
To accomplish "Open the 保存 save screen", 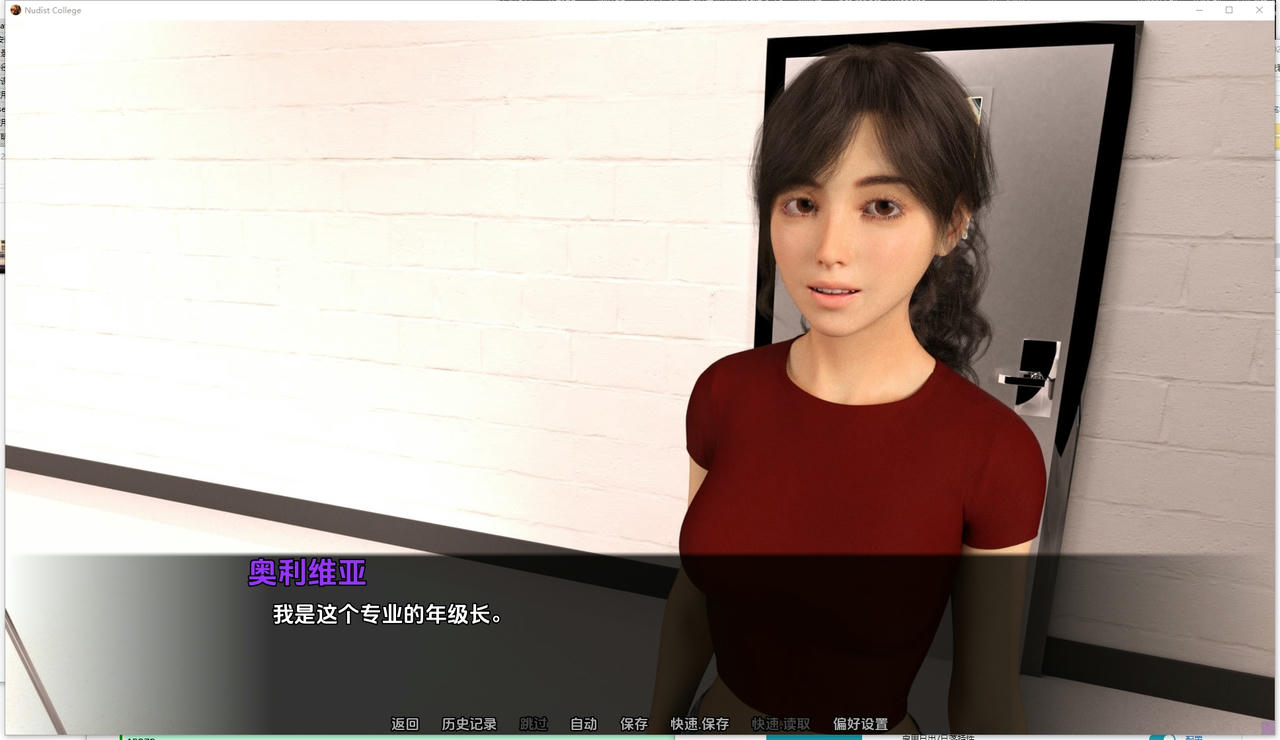I will click(x=633, y=723).
